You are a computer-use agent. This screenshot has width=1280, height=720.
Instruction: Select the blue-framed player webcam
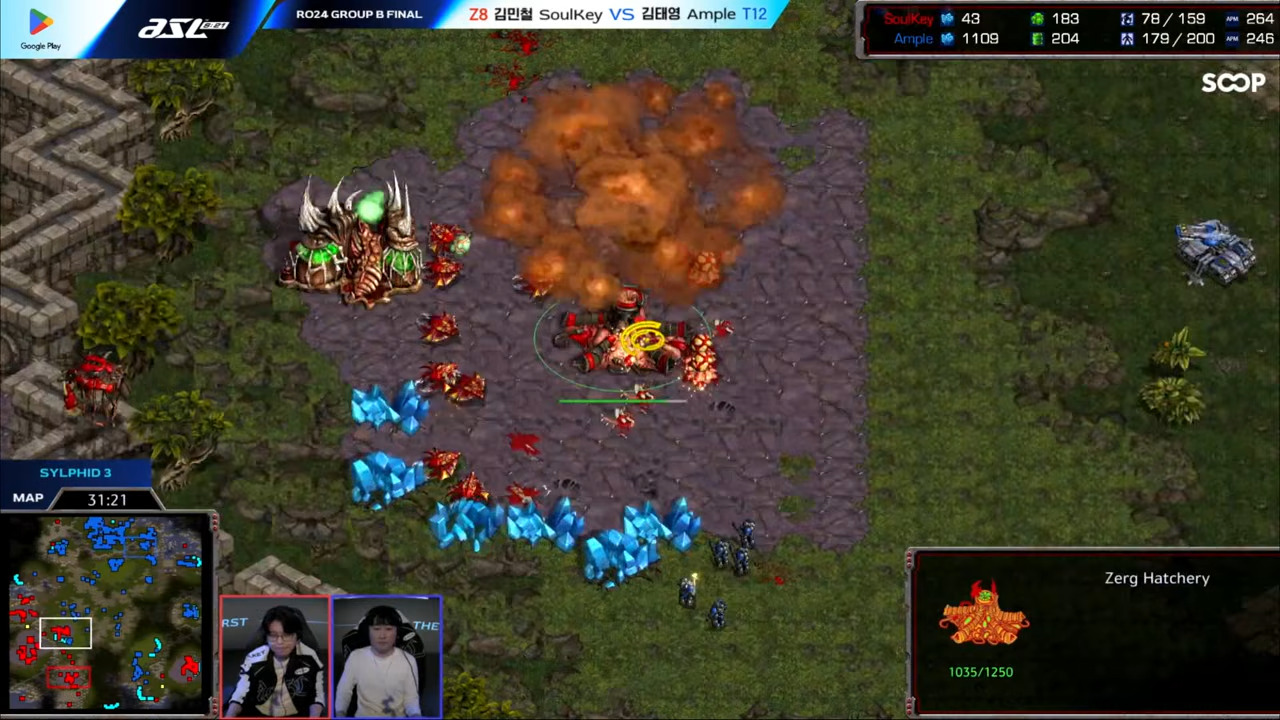(x=386, y=656)
